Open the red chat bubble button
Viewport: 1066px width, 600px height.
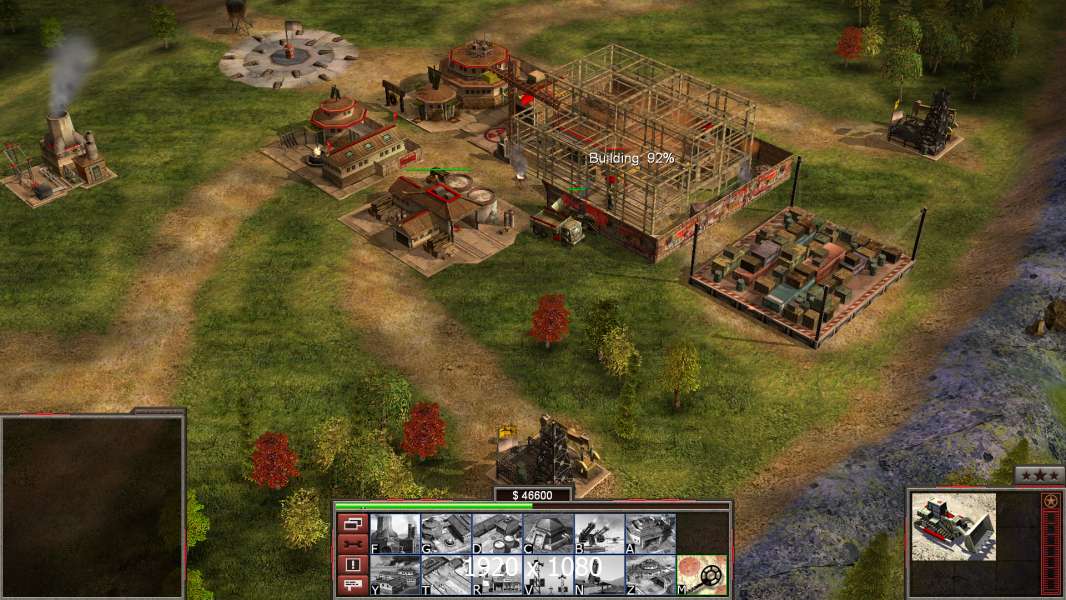351,586
